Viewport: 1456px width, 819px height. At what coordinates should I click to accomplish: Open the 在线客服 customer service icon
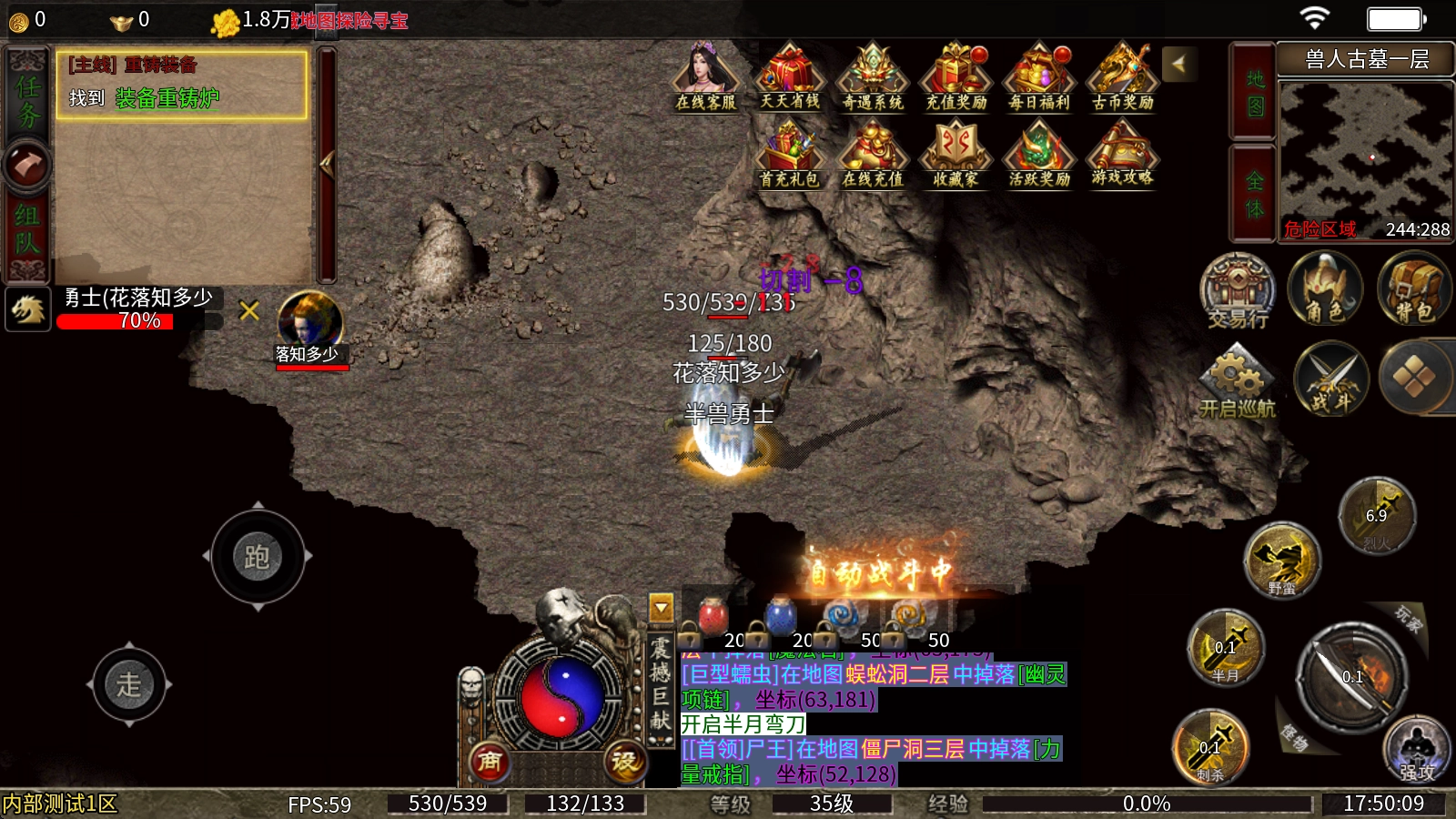coord(705,77)
